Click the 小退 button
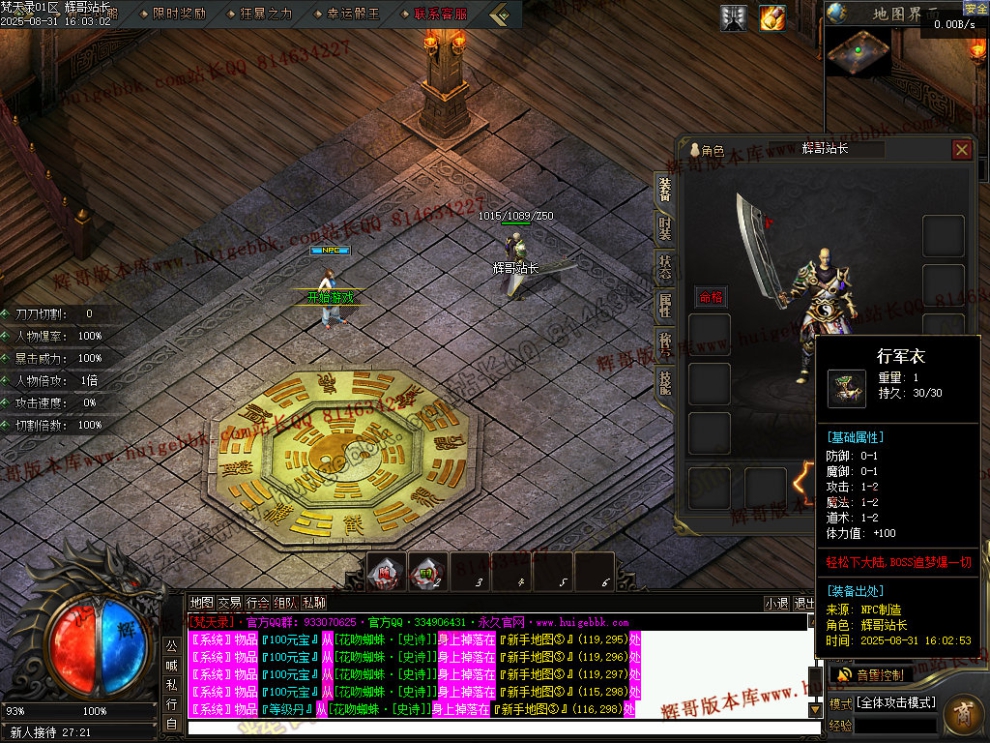Viewport: 990px width, 743px height. point(776,603)
